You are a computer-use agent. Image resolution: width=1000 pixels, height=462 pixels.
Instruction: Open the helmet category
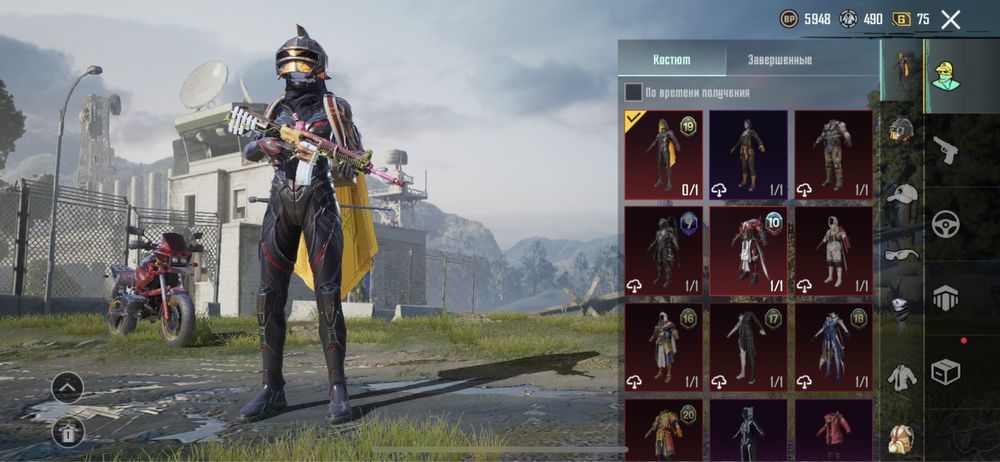902,130
